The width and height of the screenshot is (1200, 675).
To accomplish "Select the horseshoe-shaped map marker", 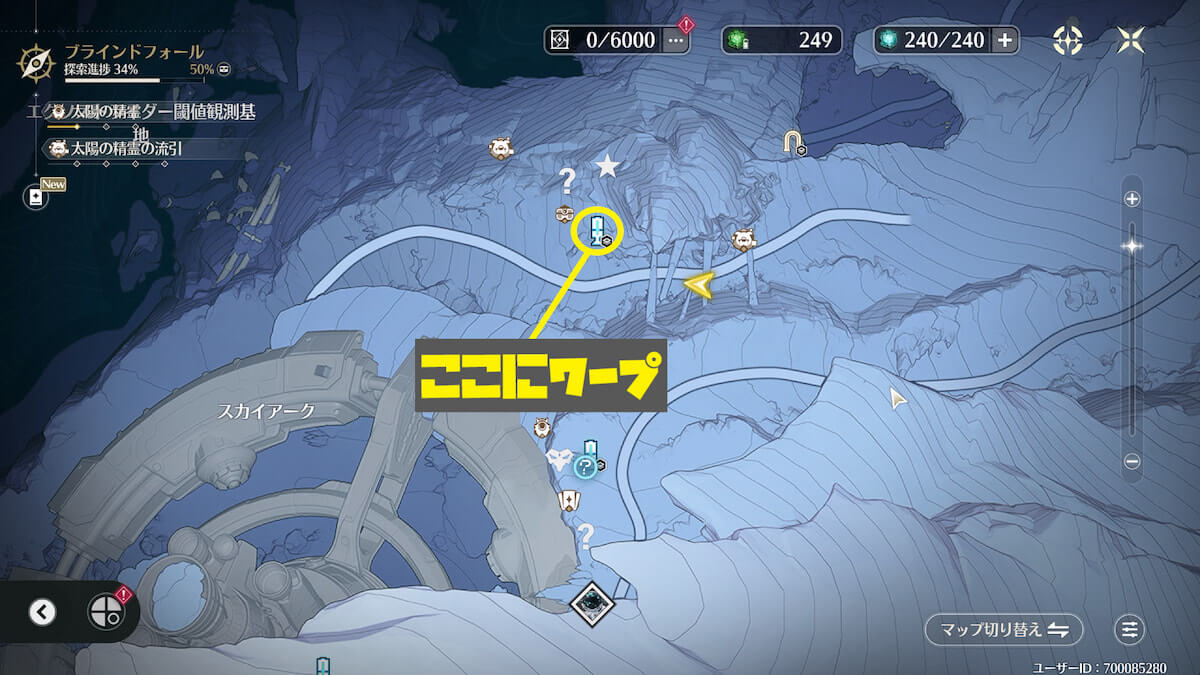I will tap(794, 142).
